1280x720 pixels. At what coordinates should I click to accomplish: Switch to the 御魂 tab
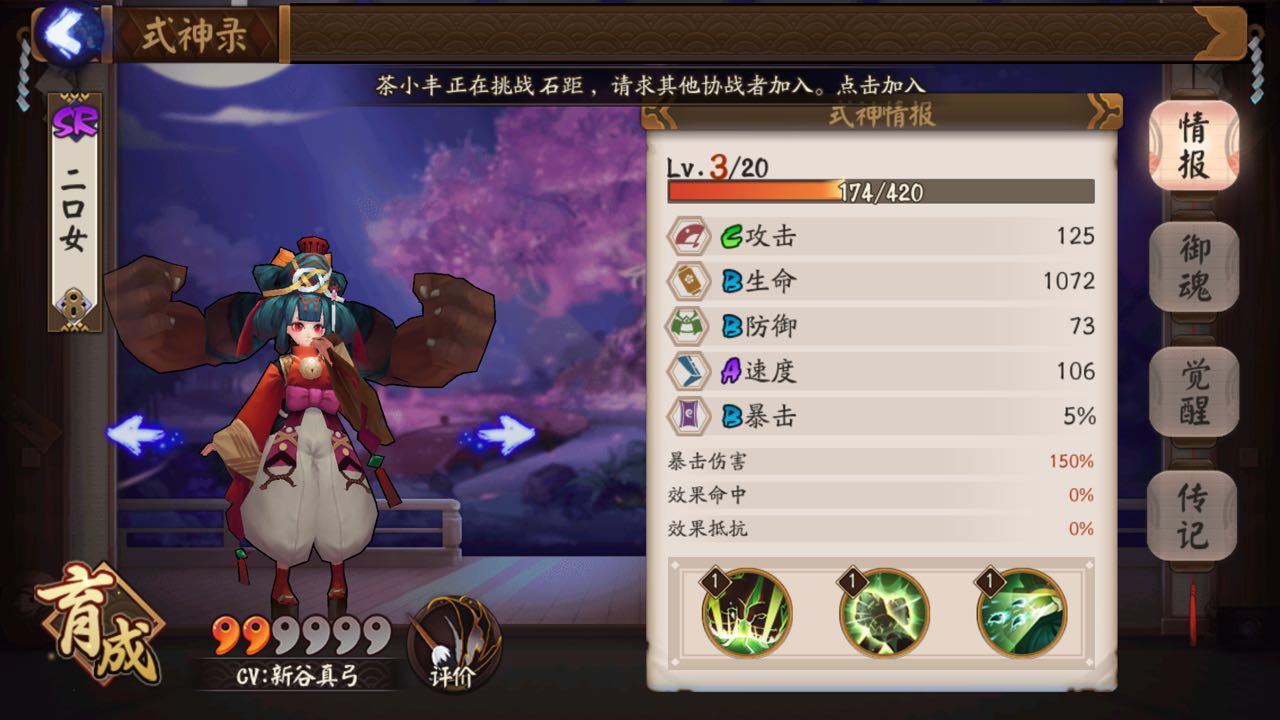[1192, 268]
